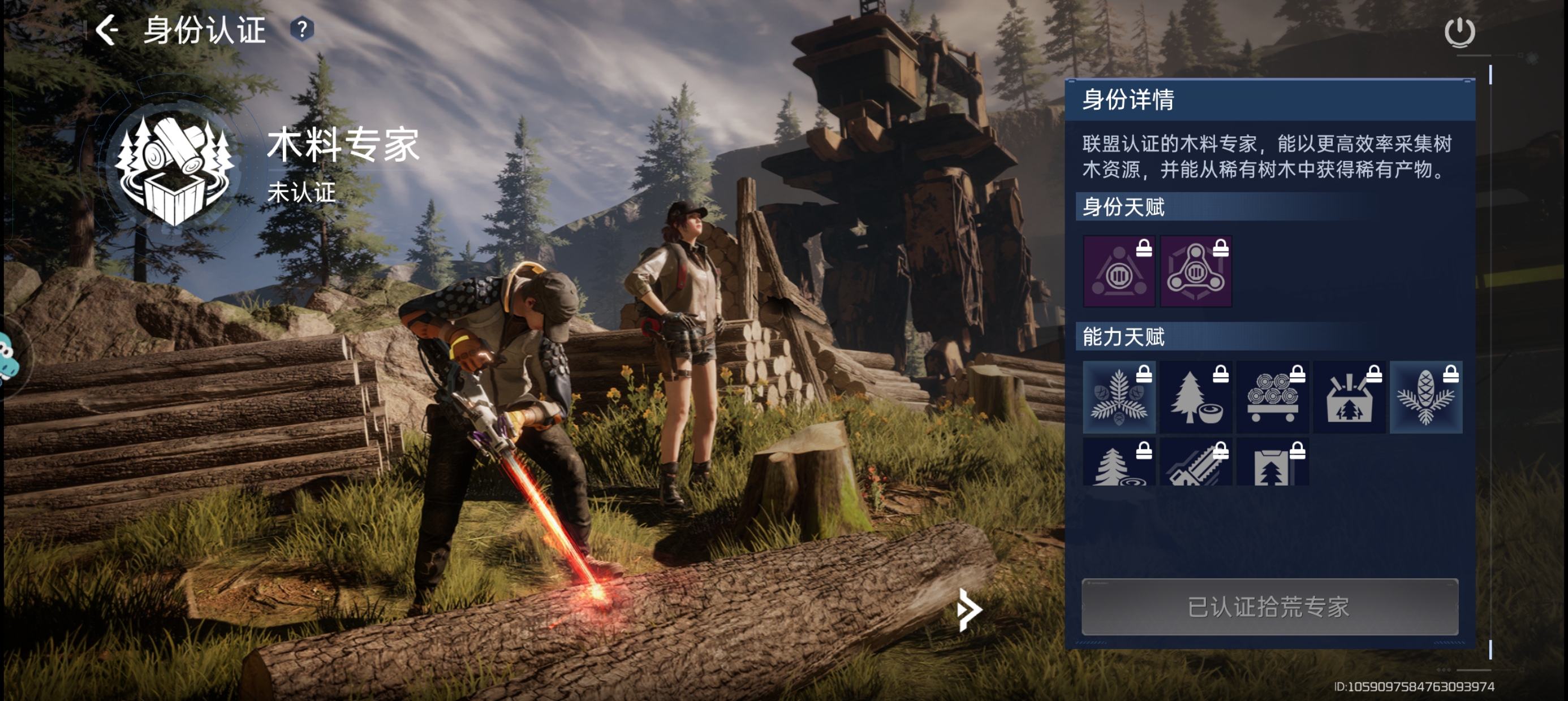Image resolution: width=1568 pixels, height=701 pixels.
Task: Choose the pine tree and bowl talent
Action: [x=1195, y=397]
